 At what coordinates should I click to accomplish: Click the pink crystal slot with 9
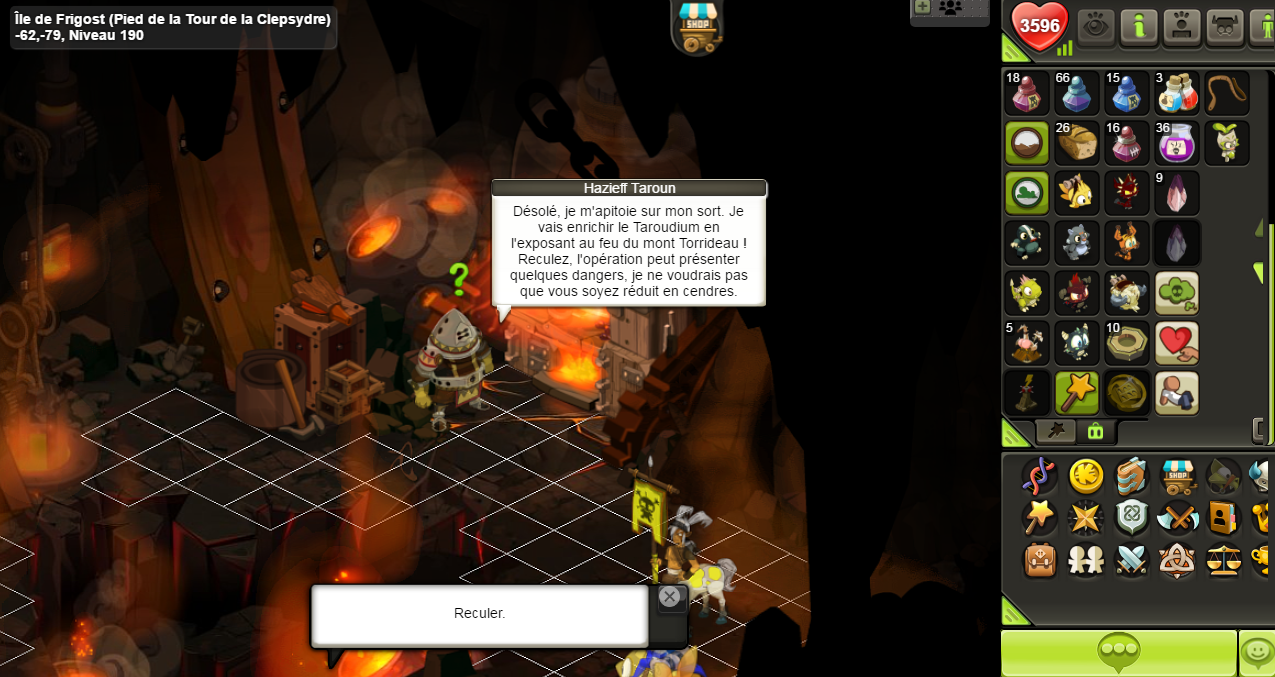[1176, 193]
